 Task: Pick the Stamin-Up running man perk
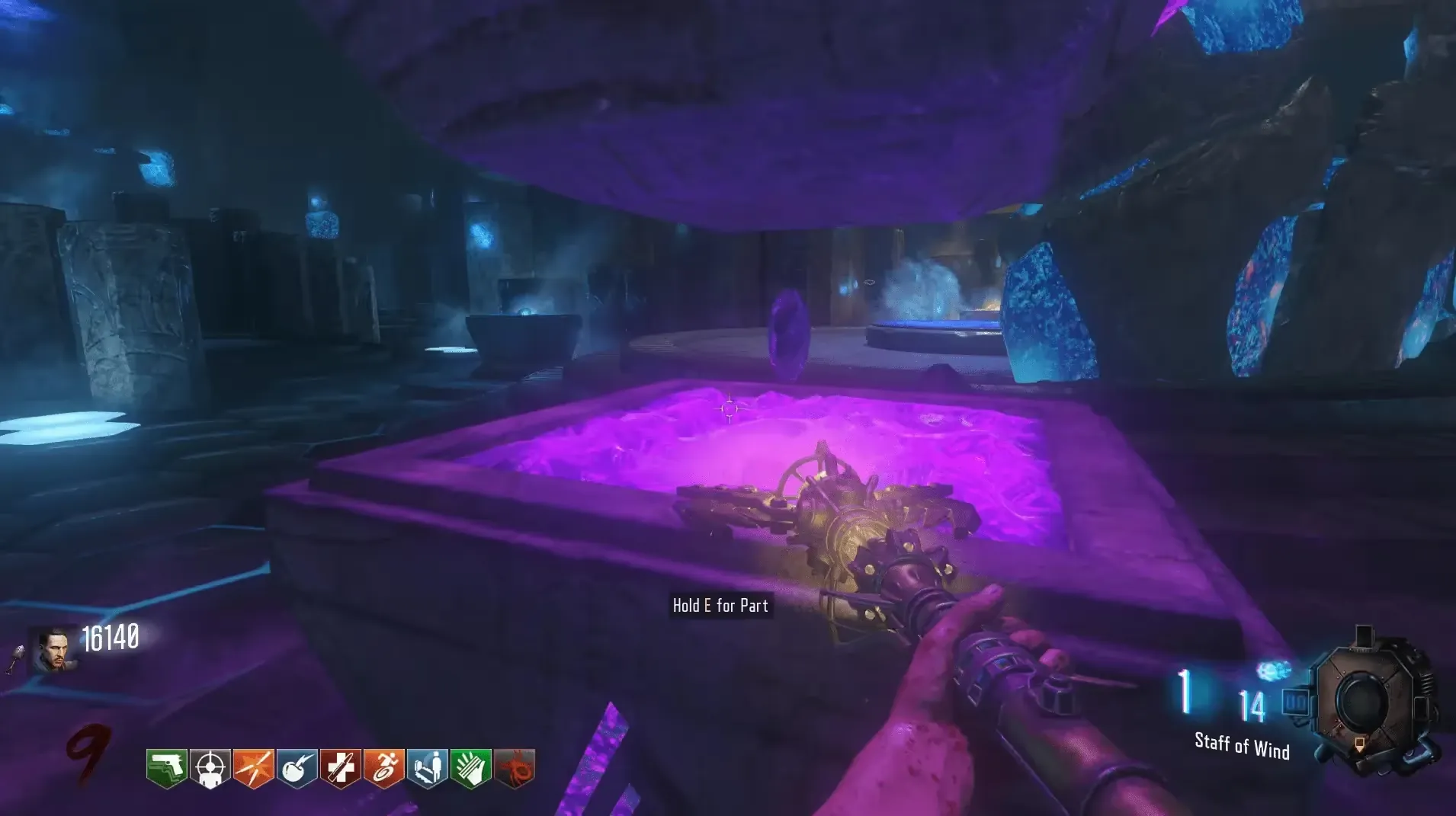[383, 768]
